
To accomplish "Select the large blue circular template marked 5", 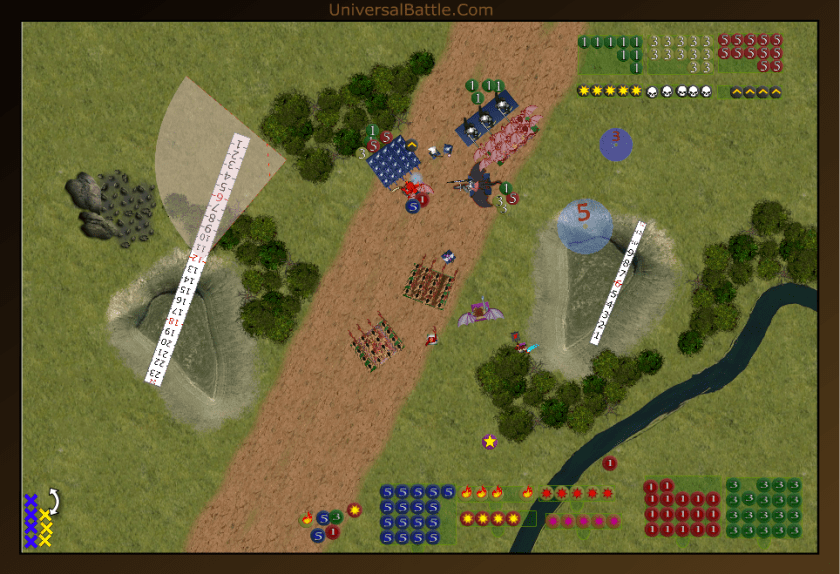I will click(x=584, y=225).
